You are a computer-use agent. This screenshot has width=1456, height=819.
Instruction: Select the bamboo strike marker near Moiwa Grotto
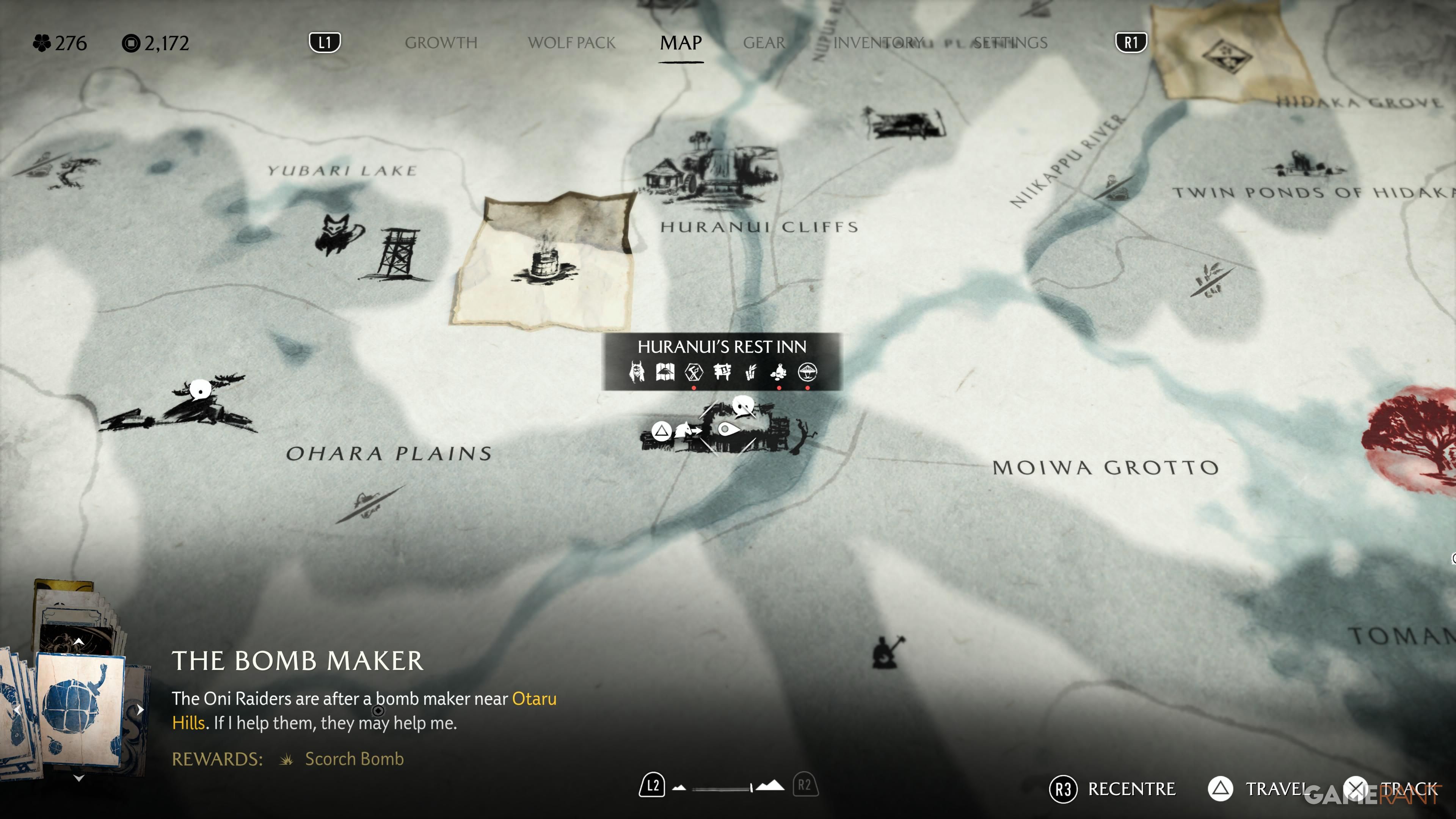click(x=1210, y=279)
